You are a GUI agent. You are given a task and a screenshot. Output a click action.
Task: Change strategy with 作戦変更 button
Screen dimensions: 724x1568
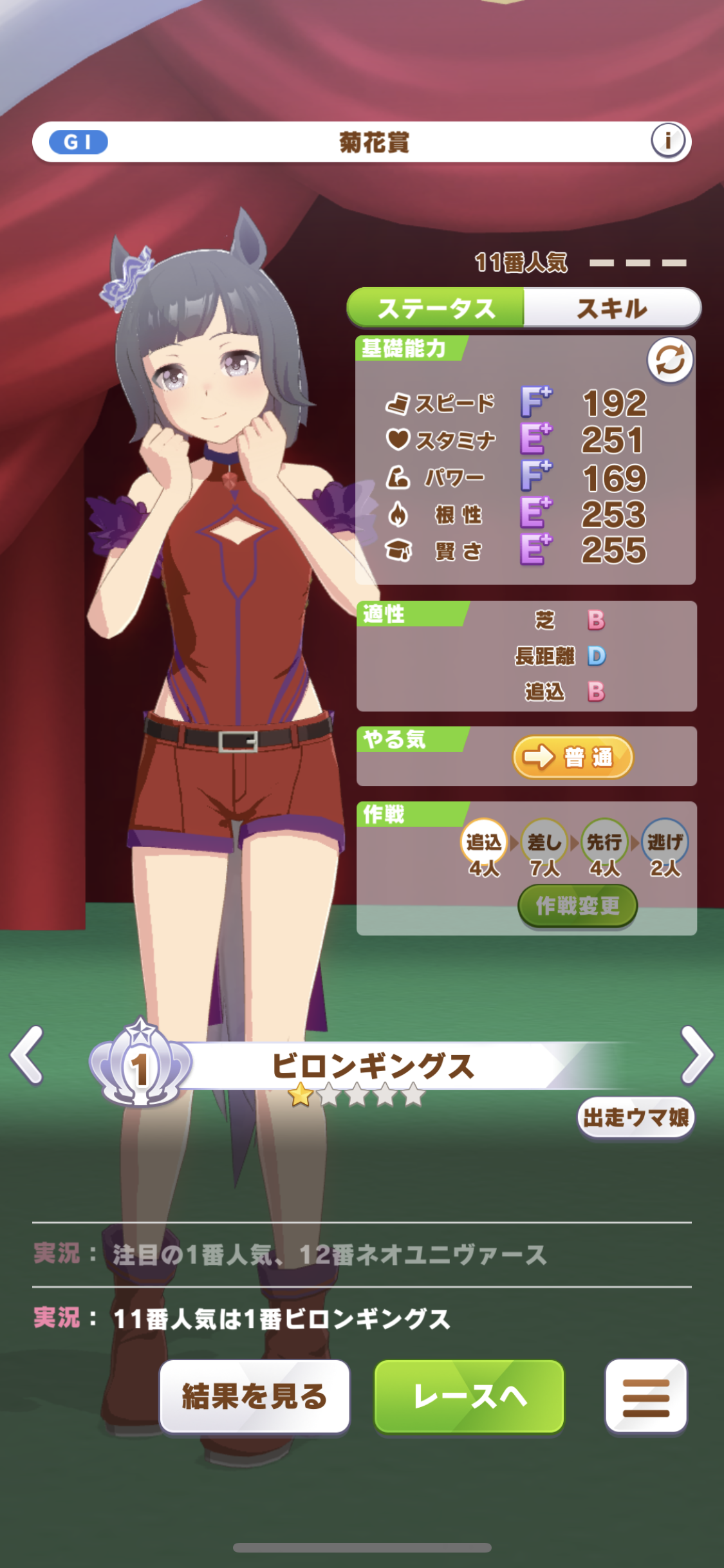[577, 906]
